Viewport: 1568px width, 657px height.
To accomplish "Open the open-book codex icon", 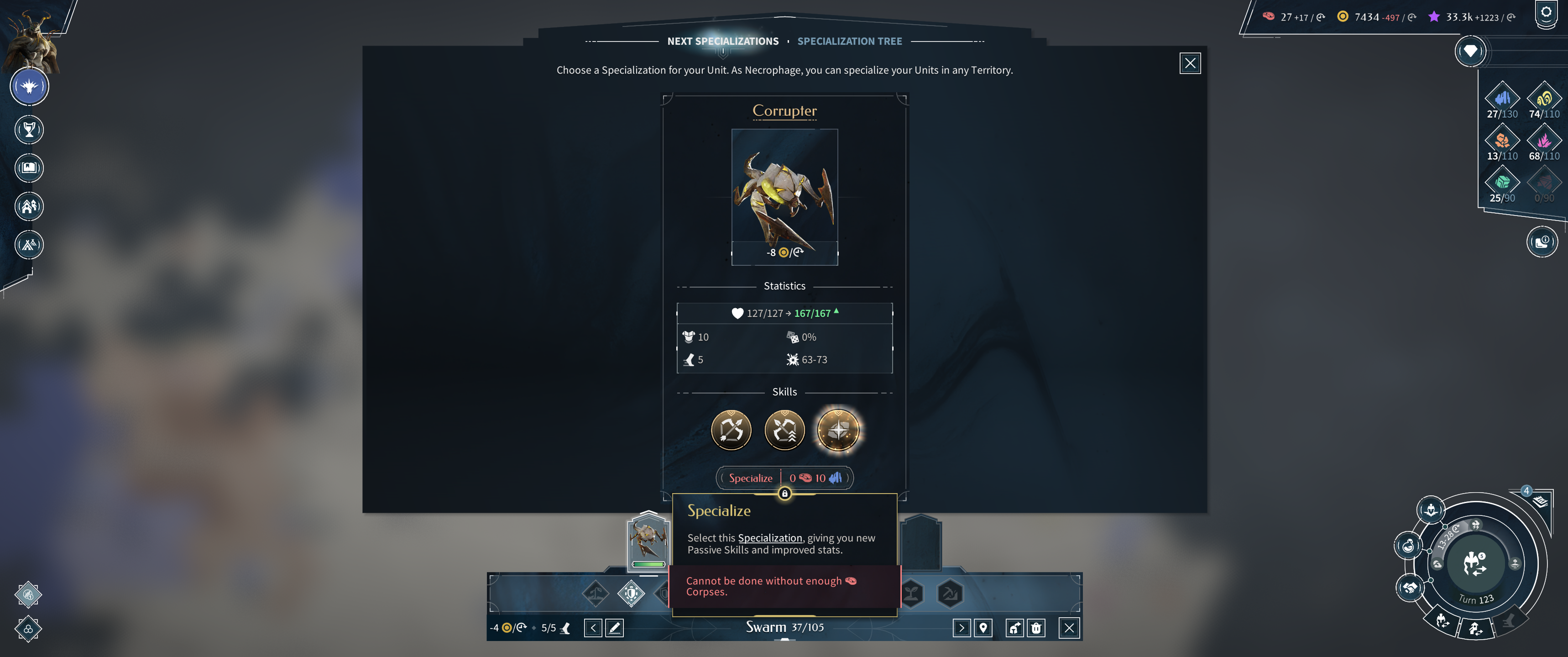I will click(29, 168).
